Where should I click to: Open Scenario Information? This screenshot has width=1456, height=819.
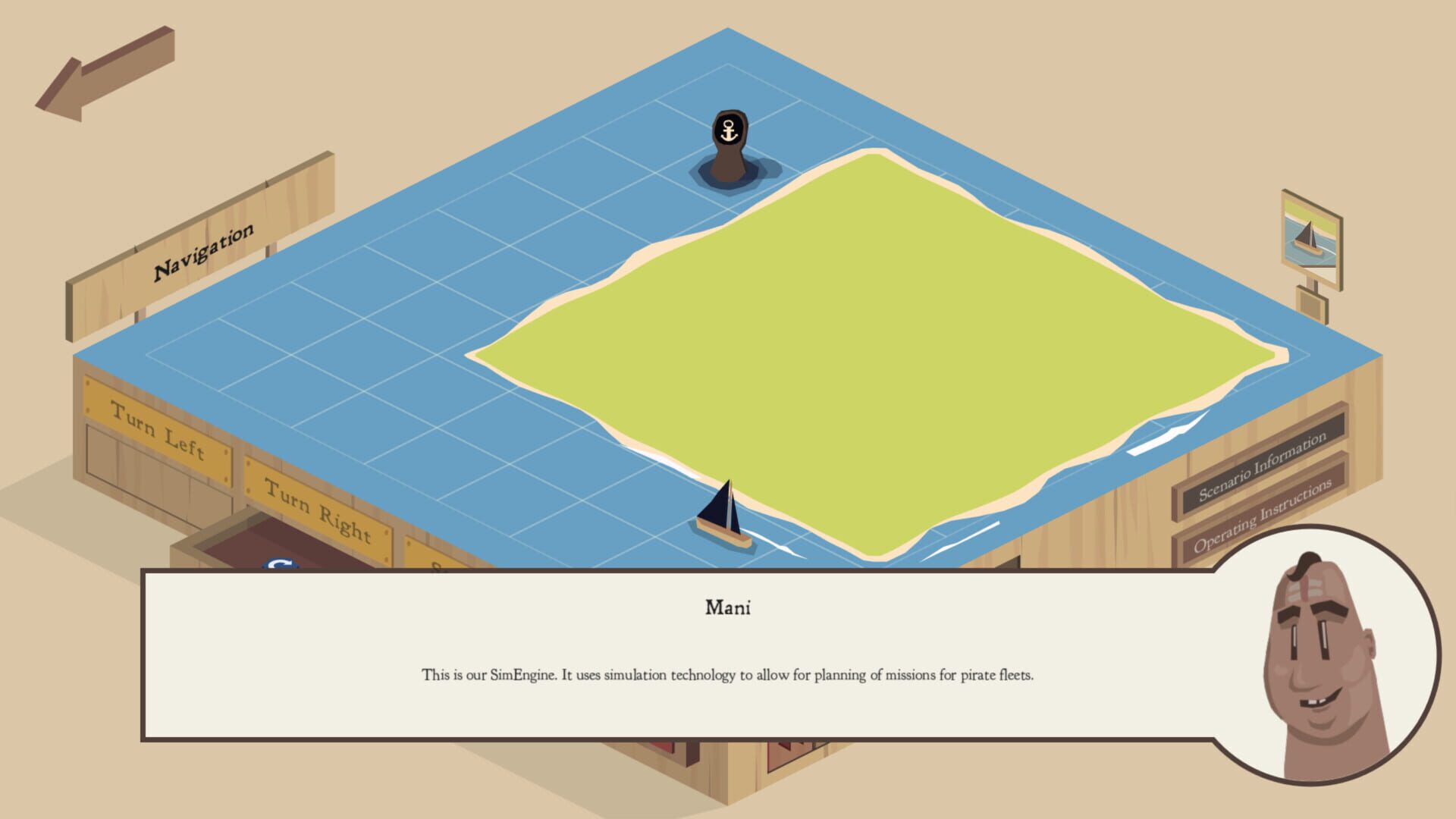[1261, 466]
